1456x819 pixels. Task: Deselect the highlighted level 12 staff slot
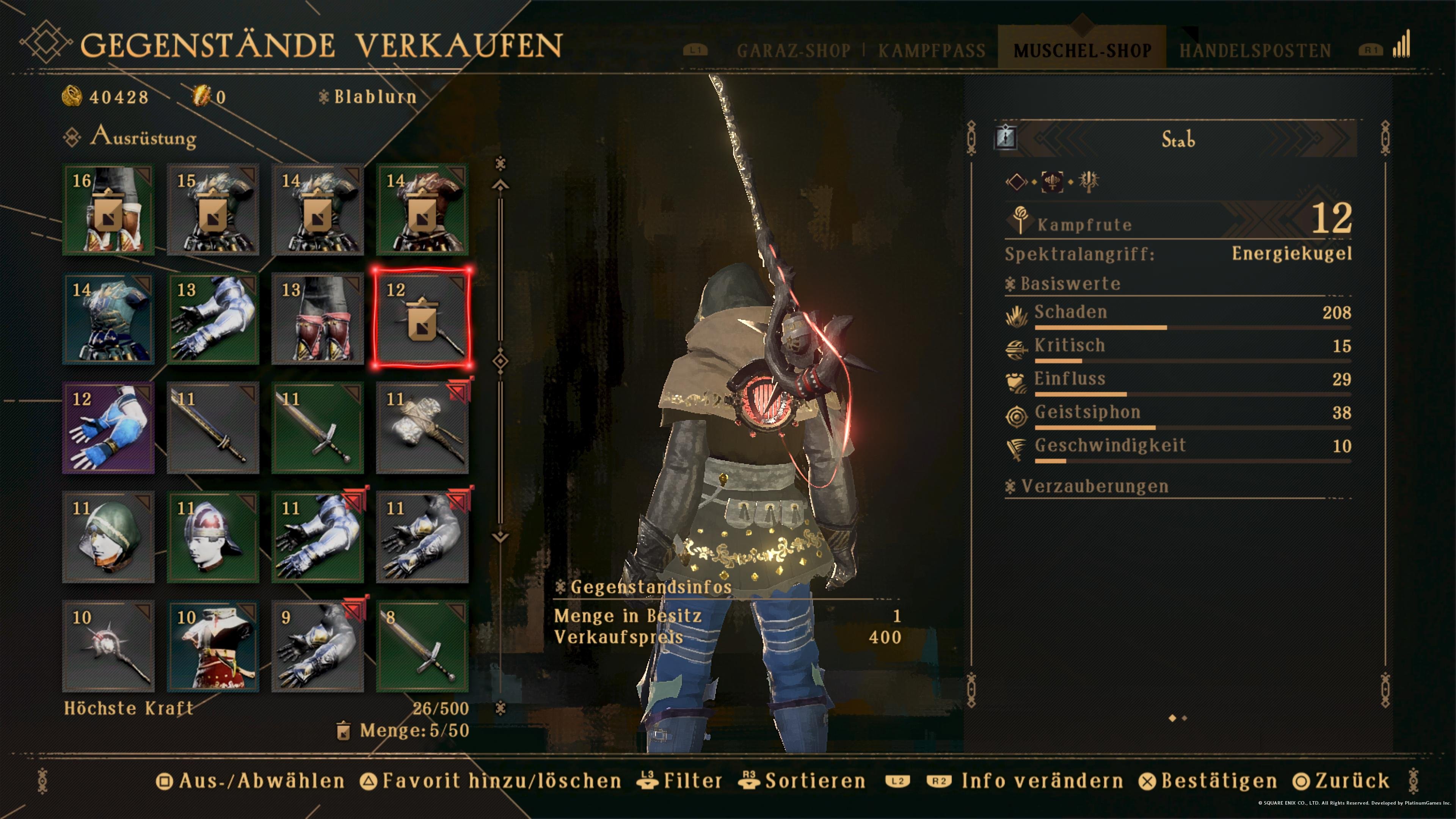pos(422,319)
